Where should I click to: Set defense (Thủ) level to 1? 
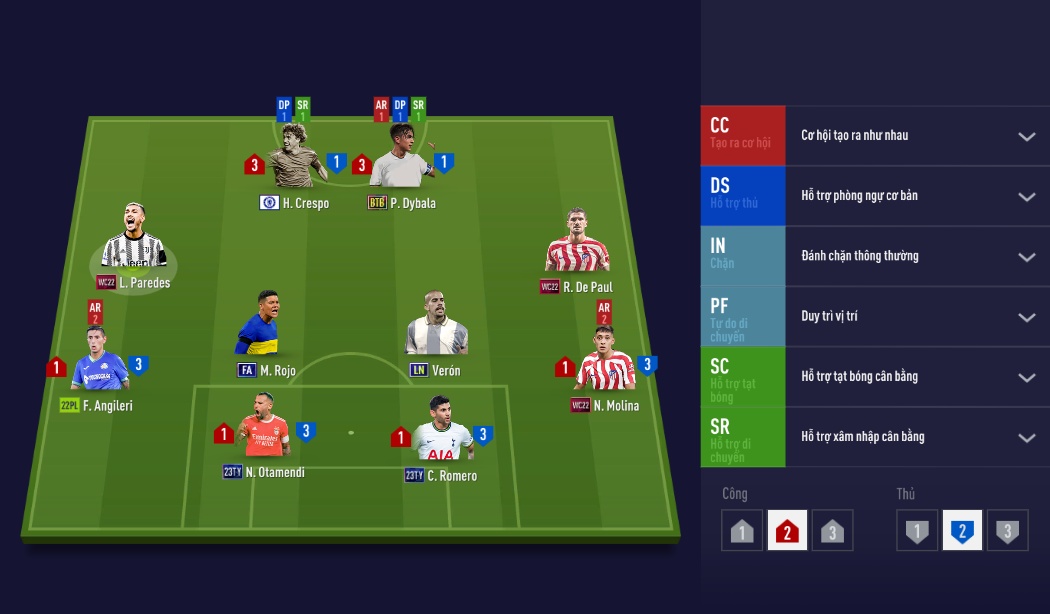click(x=917, y=531)
